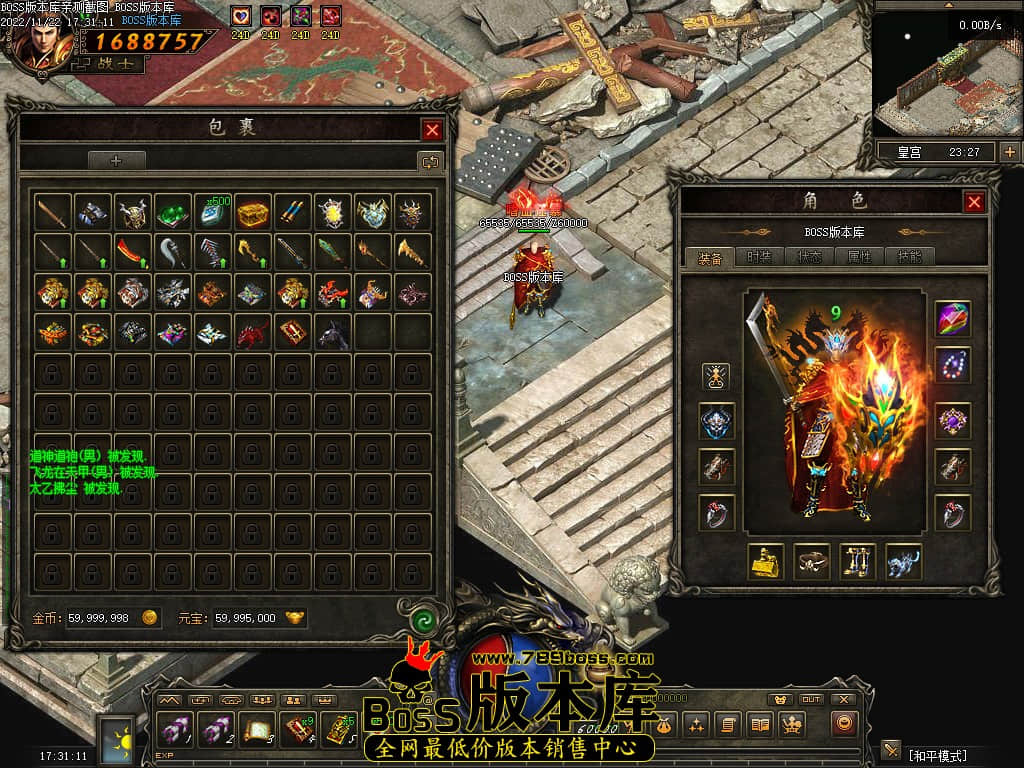Click the OUT button on bottom bar
This screenshot has height=768, width=1024.
click(x=812, y=699)
